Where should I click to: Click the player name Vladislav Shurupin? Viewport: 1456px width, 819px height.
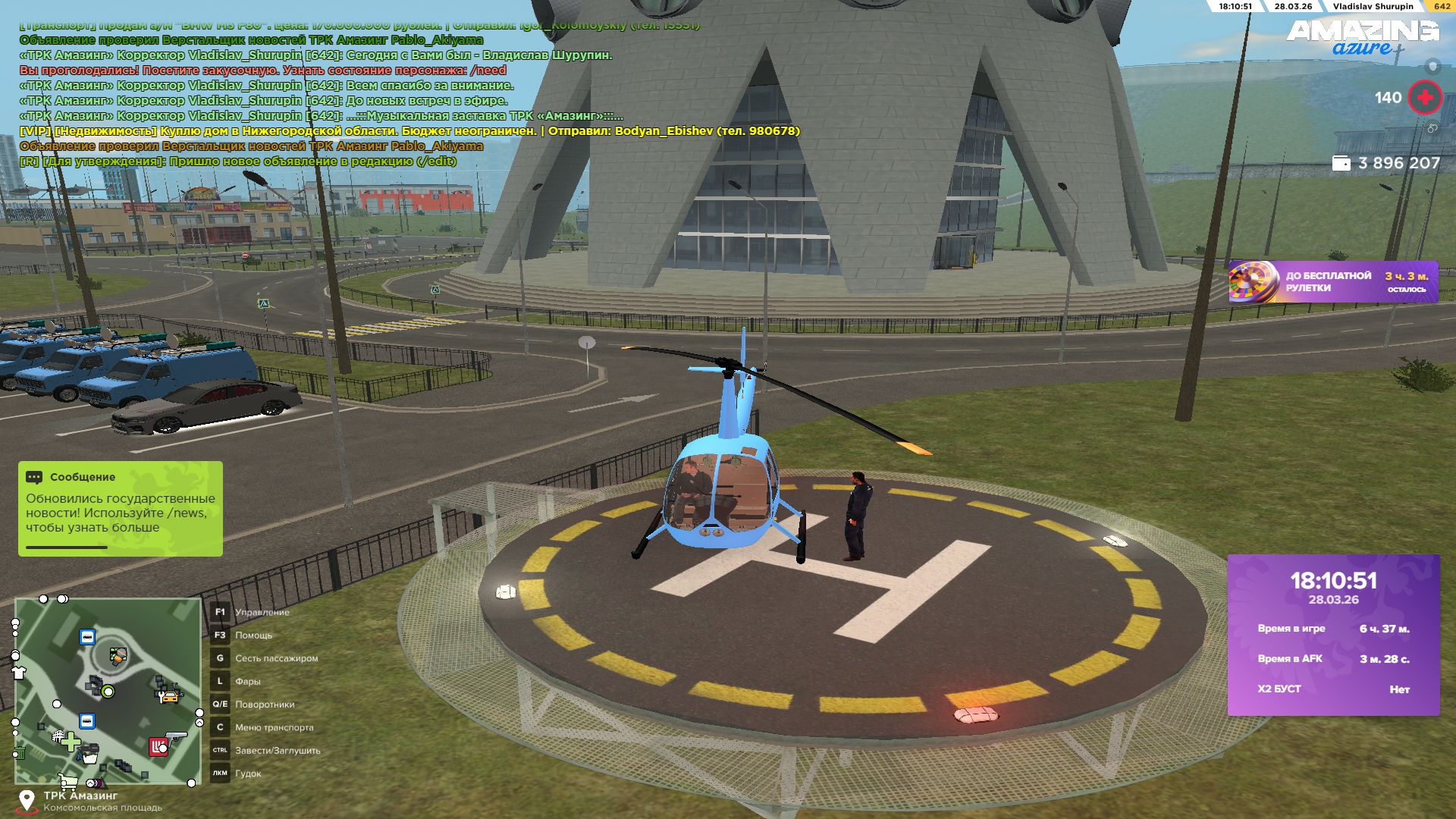[x=1373, y=6]
